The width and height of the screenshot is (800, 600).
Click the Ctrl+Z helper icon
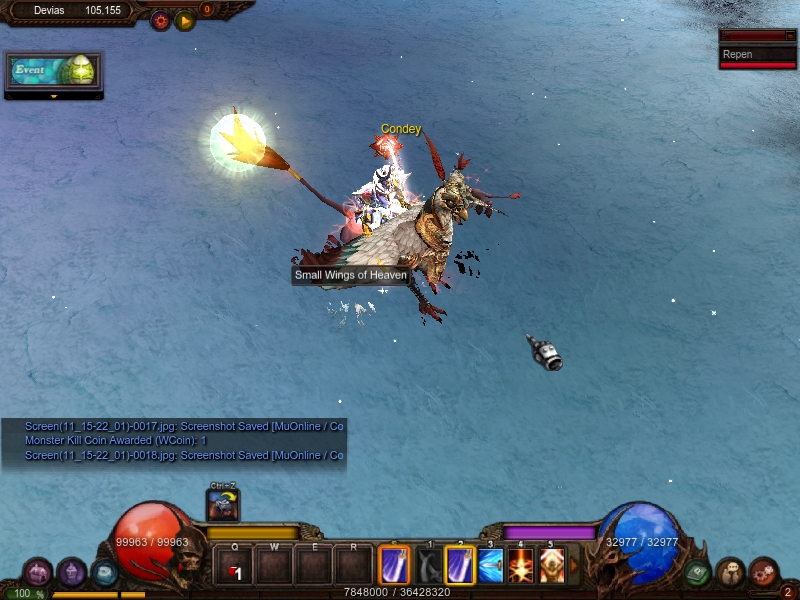point(222,506)
